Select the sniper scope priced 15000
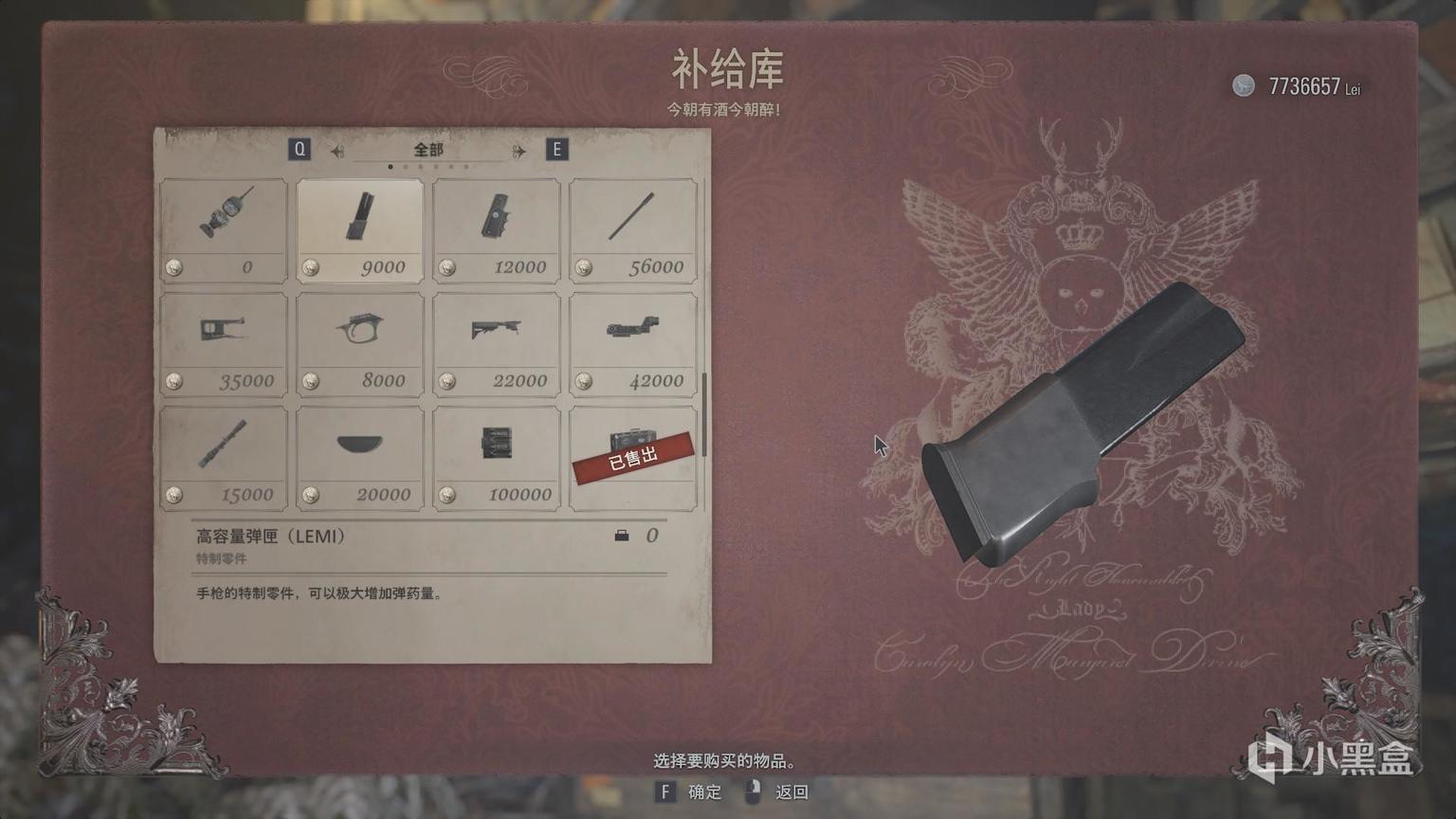This screenshot has height=819, width=1456. [x=224, y=455]
